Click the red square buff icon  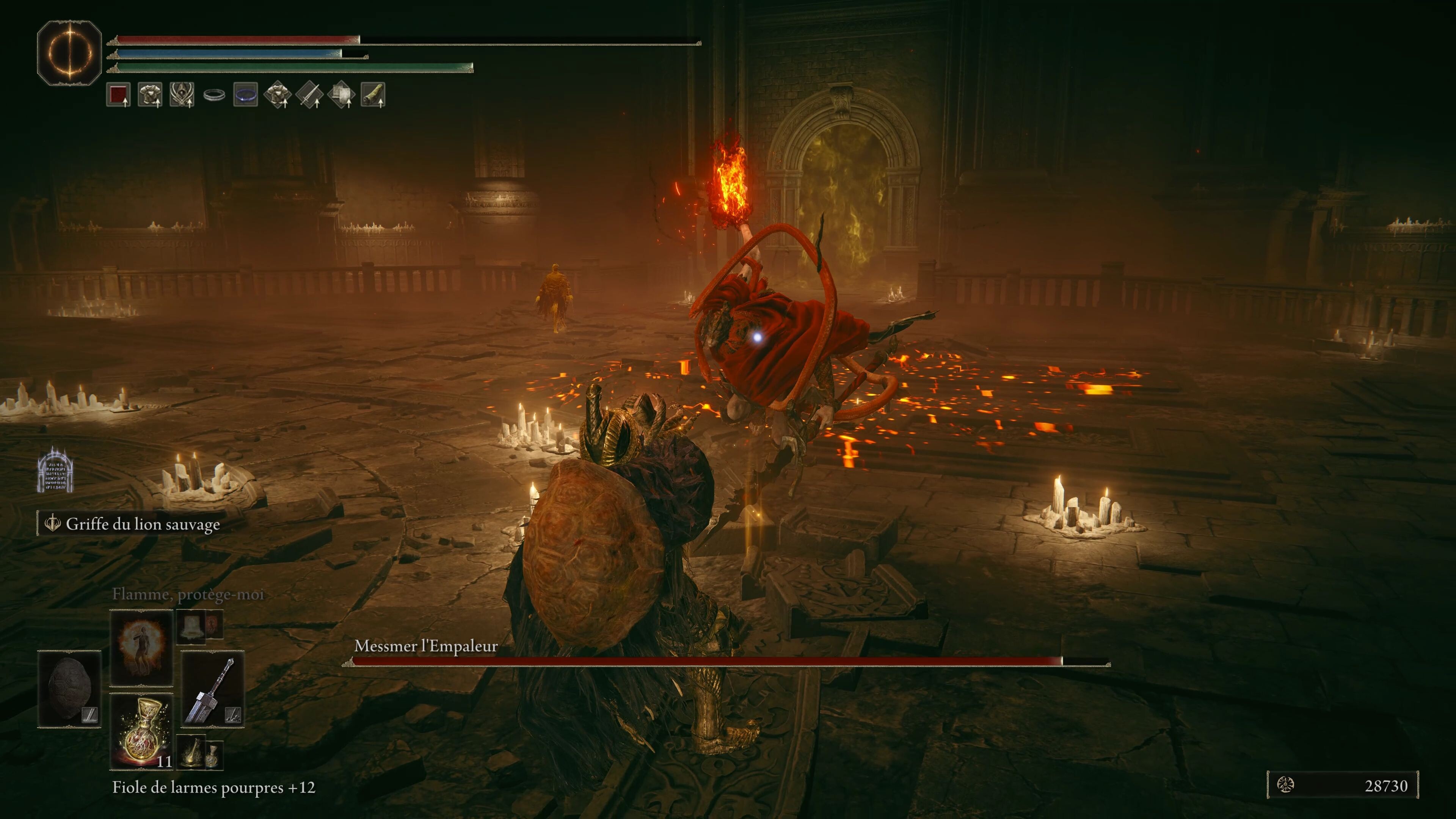(x=118, y=95)
